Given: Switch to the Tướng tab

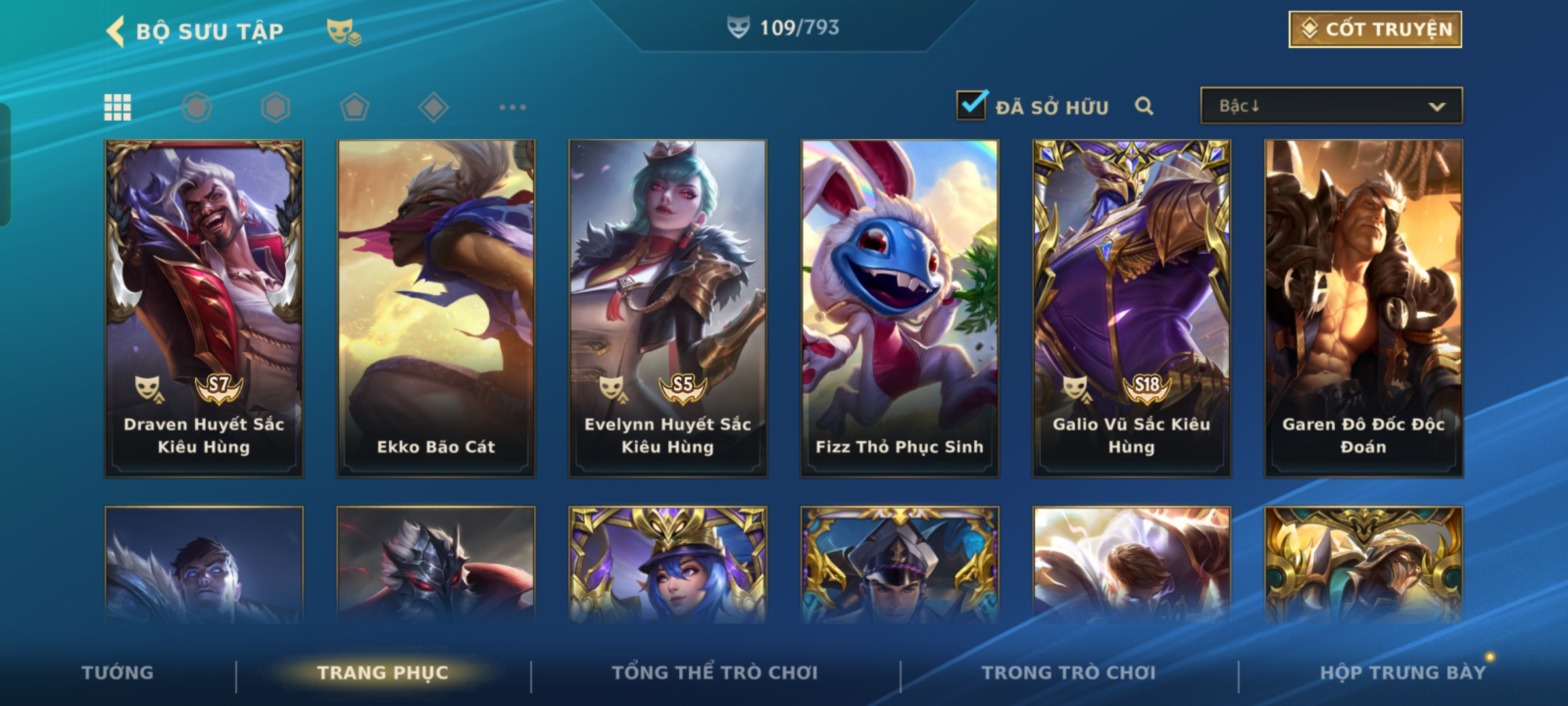Looking at the screenshot, I should (x=118, y=673).
